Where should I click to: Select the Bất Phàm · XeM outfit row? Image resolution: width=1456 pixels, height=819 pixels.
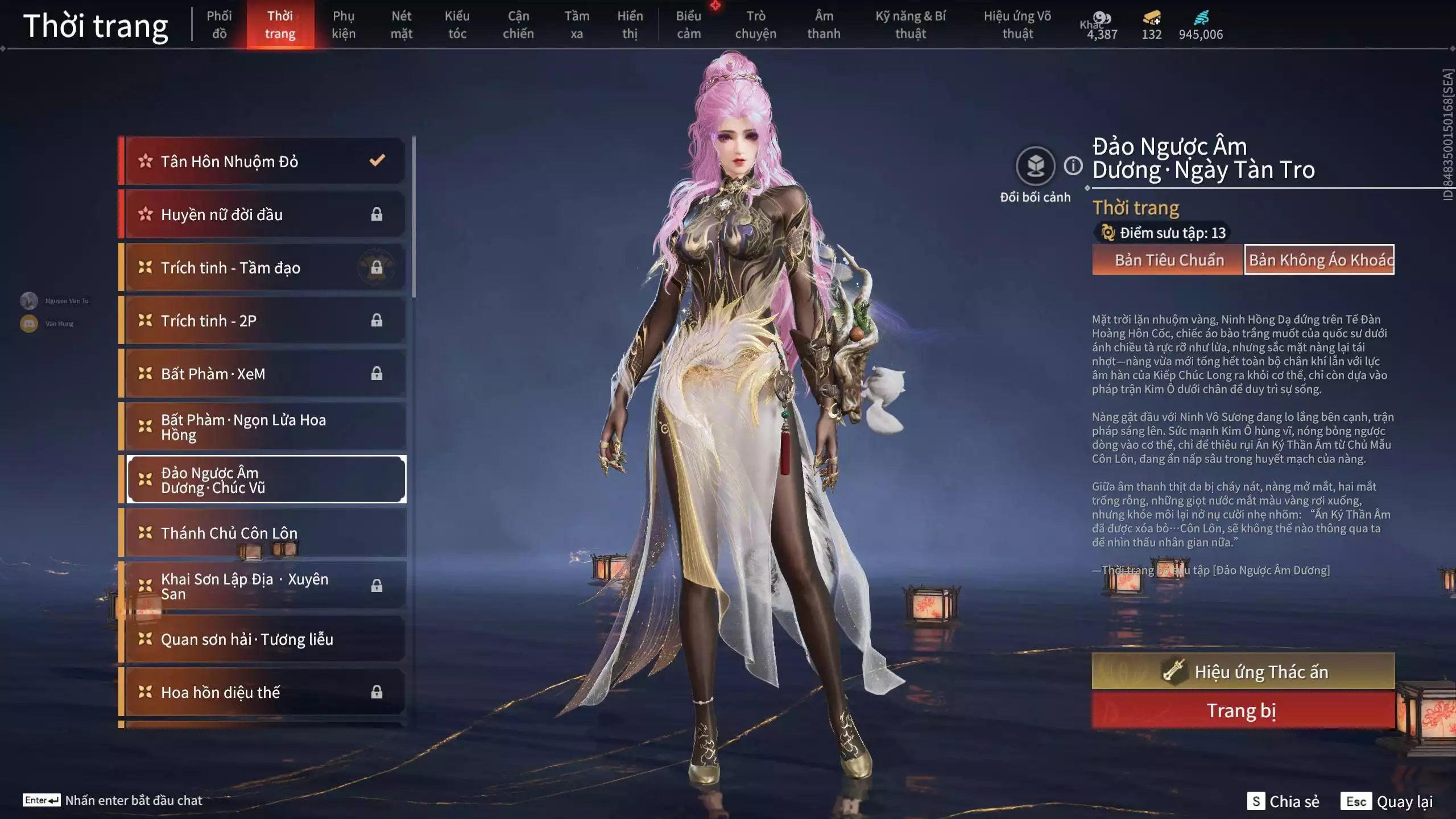click(x=264, y=374)
